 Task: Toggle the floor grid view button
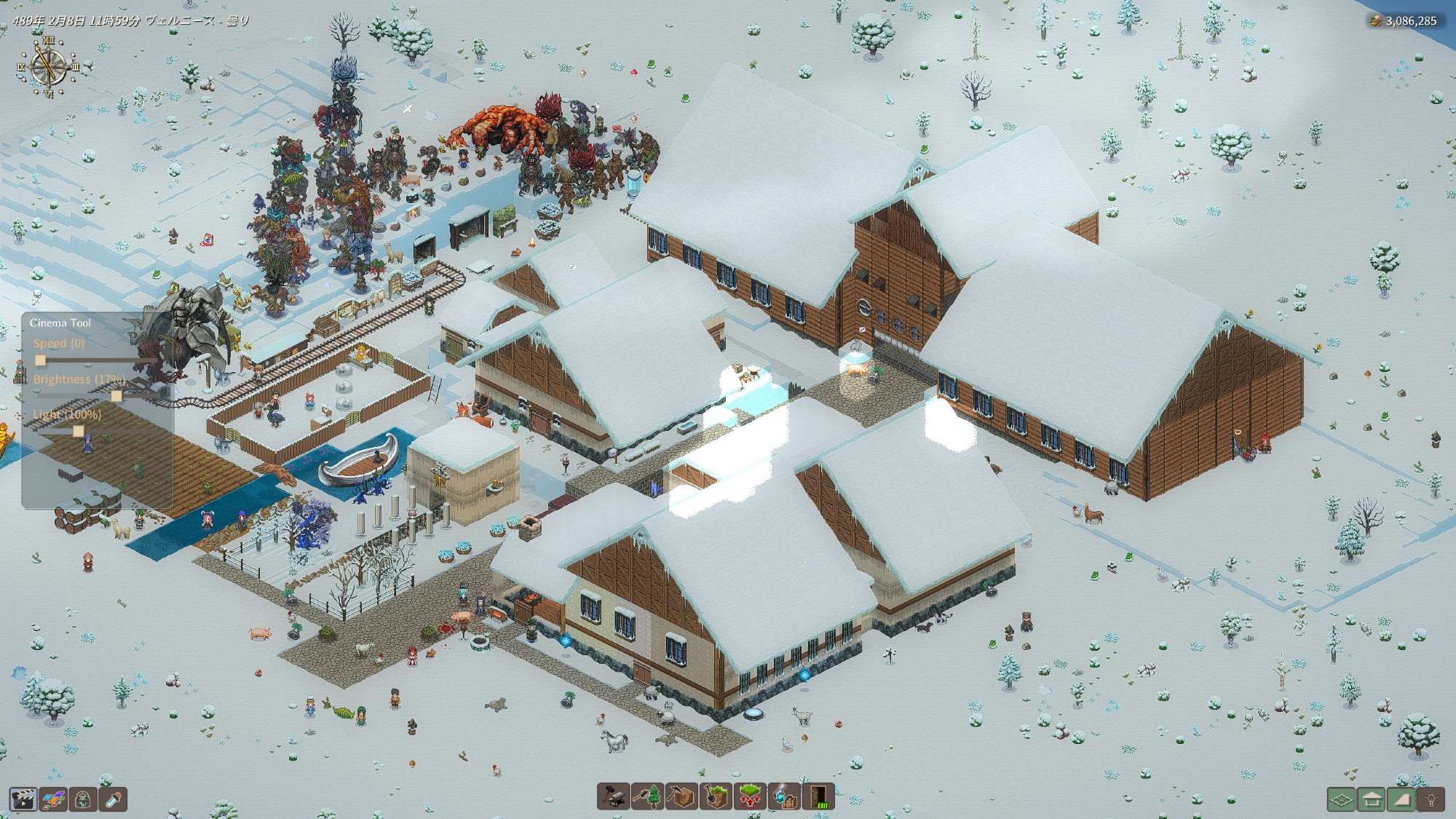point(1342,800)
